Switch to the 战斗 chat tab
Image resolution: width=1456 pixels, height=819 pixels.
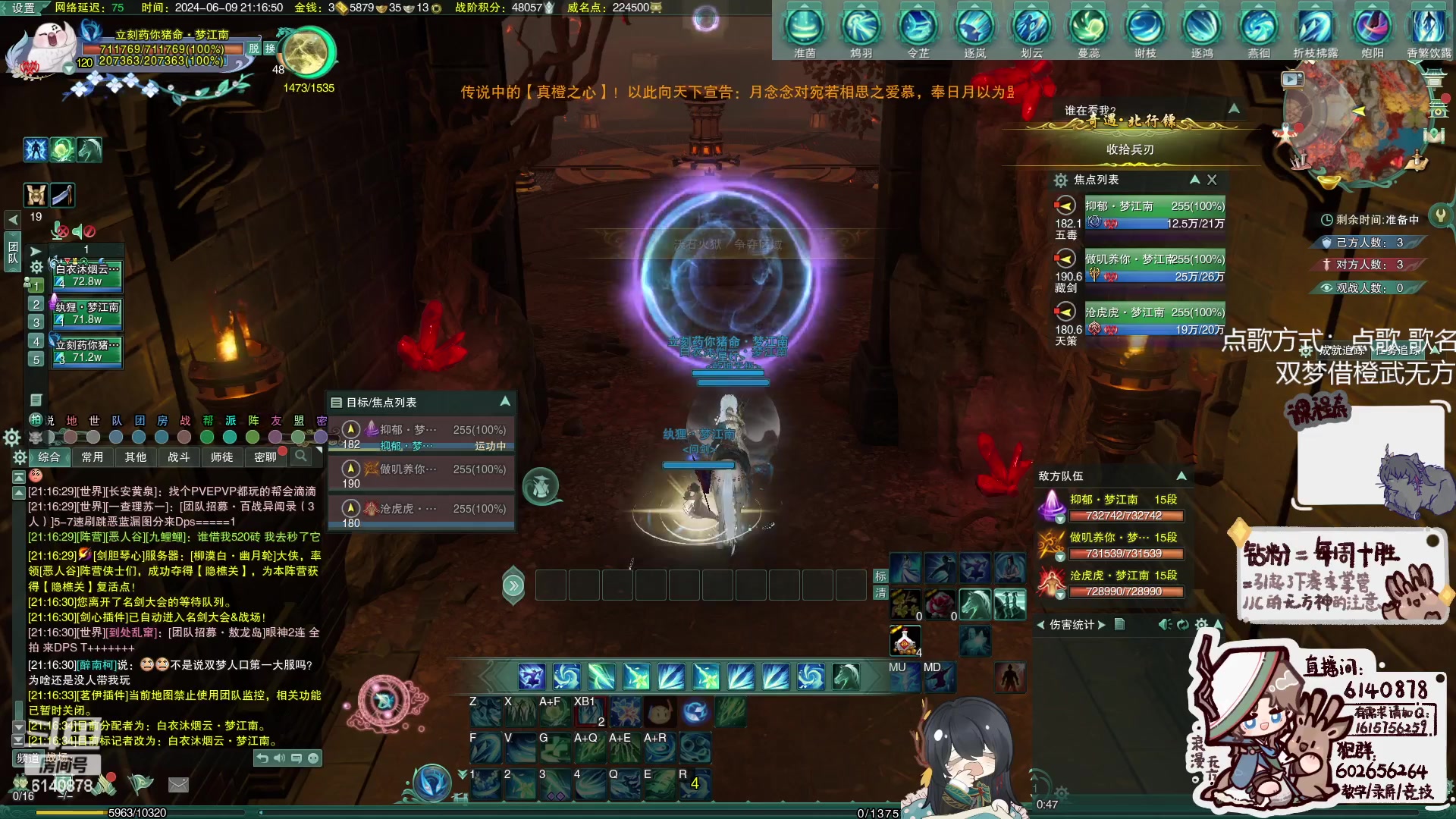(178, 457)
